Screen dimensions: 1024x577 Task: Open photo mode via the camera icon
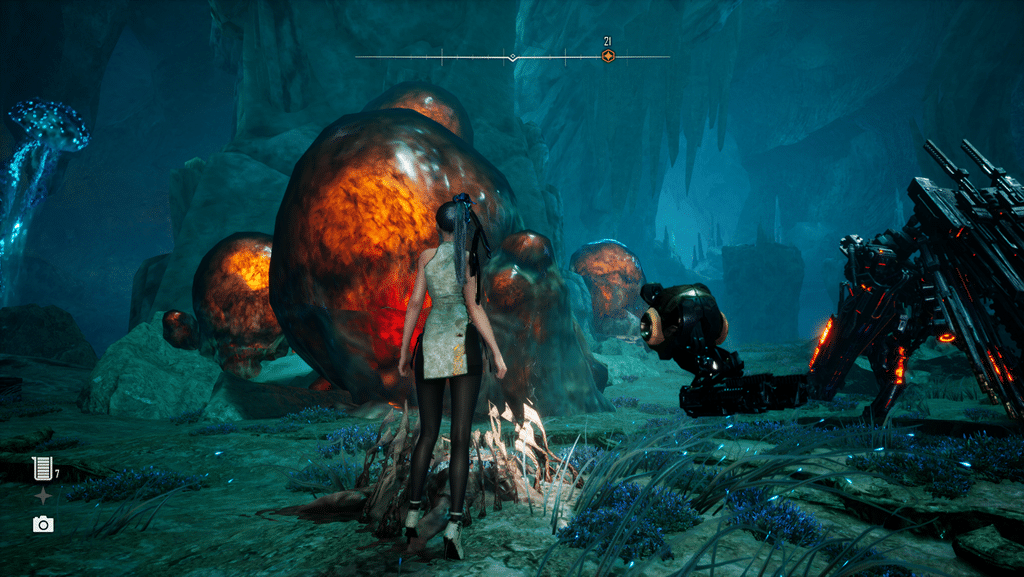click(x=42, y=524)
